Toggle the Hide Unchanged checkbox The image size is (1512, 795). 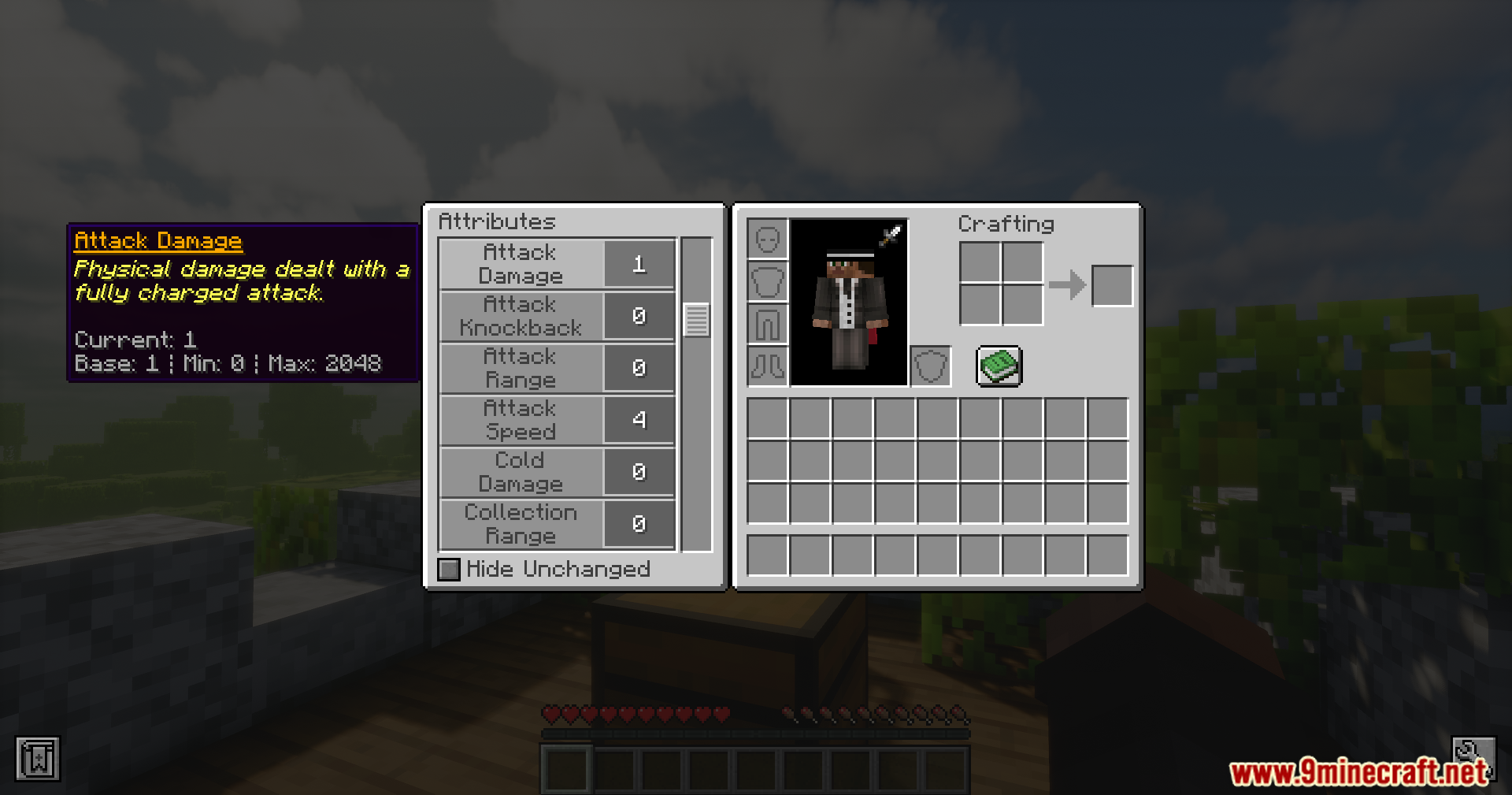coord(448,569)
